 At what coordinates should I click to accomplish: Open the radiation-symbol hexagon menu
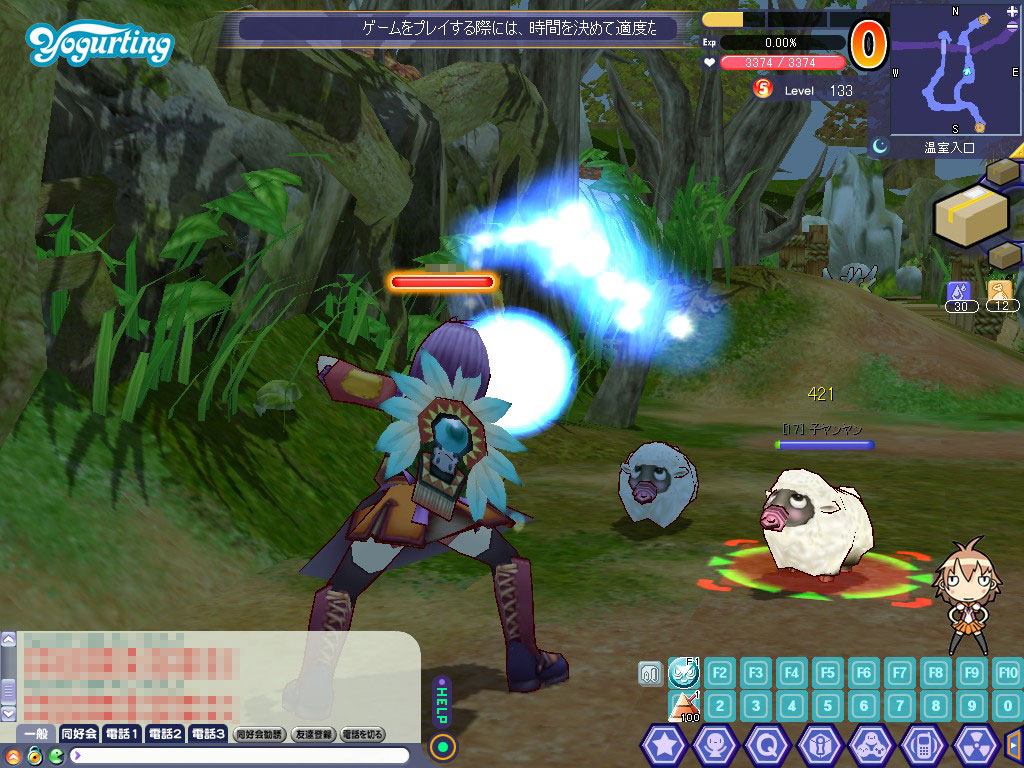point(975,745)
